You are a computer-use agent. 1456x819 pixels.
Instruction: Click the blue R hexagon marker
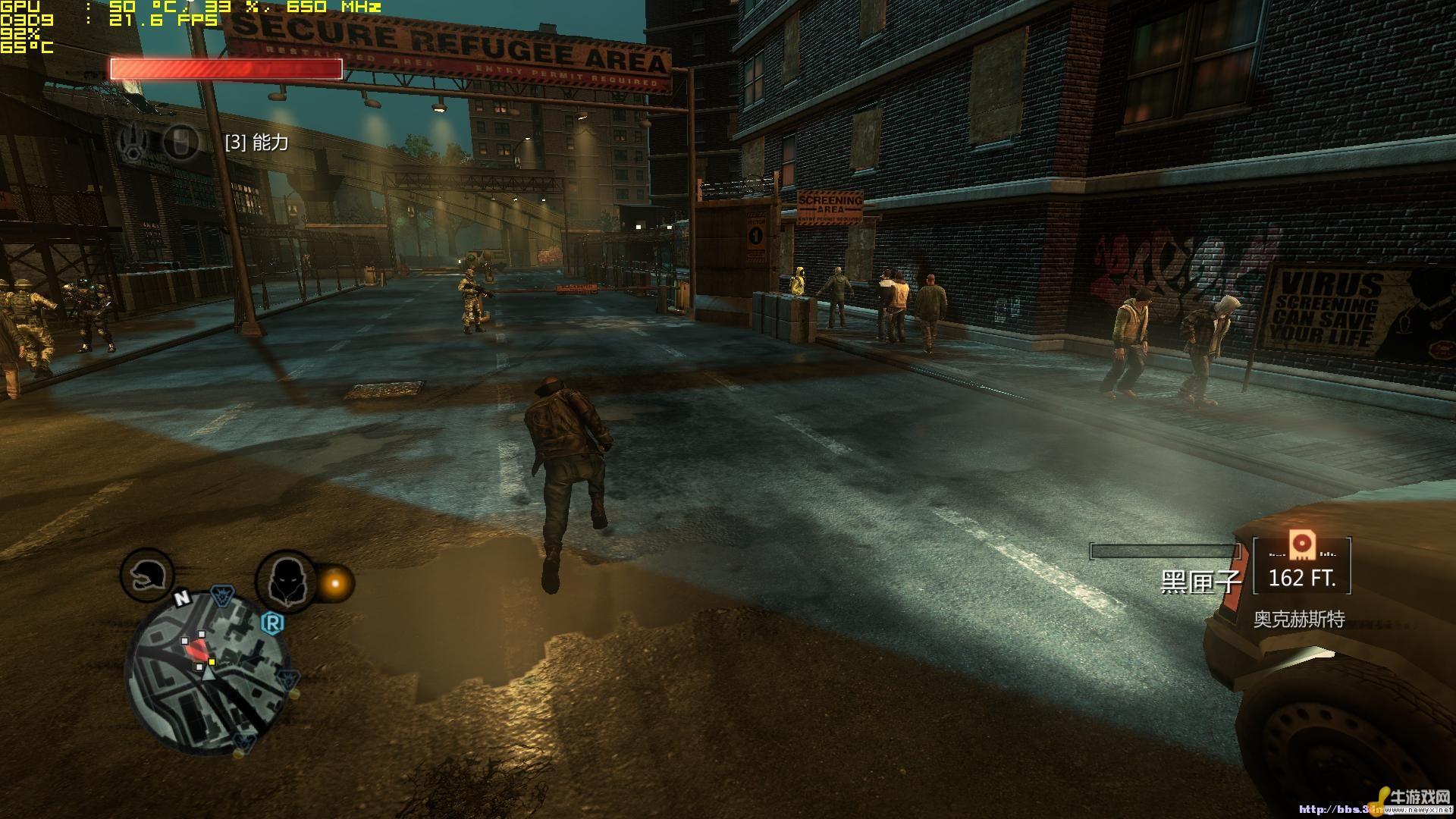pyautogui.click(x=272, y=623)
